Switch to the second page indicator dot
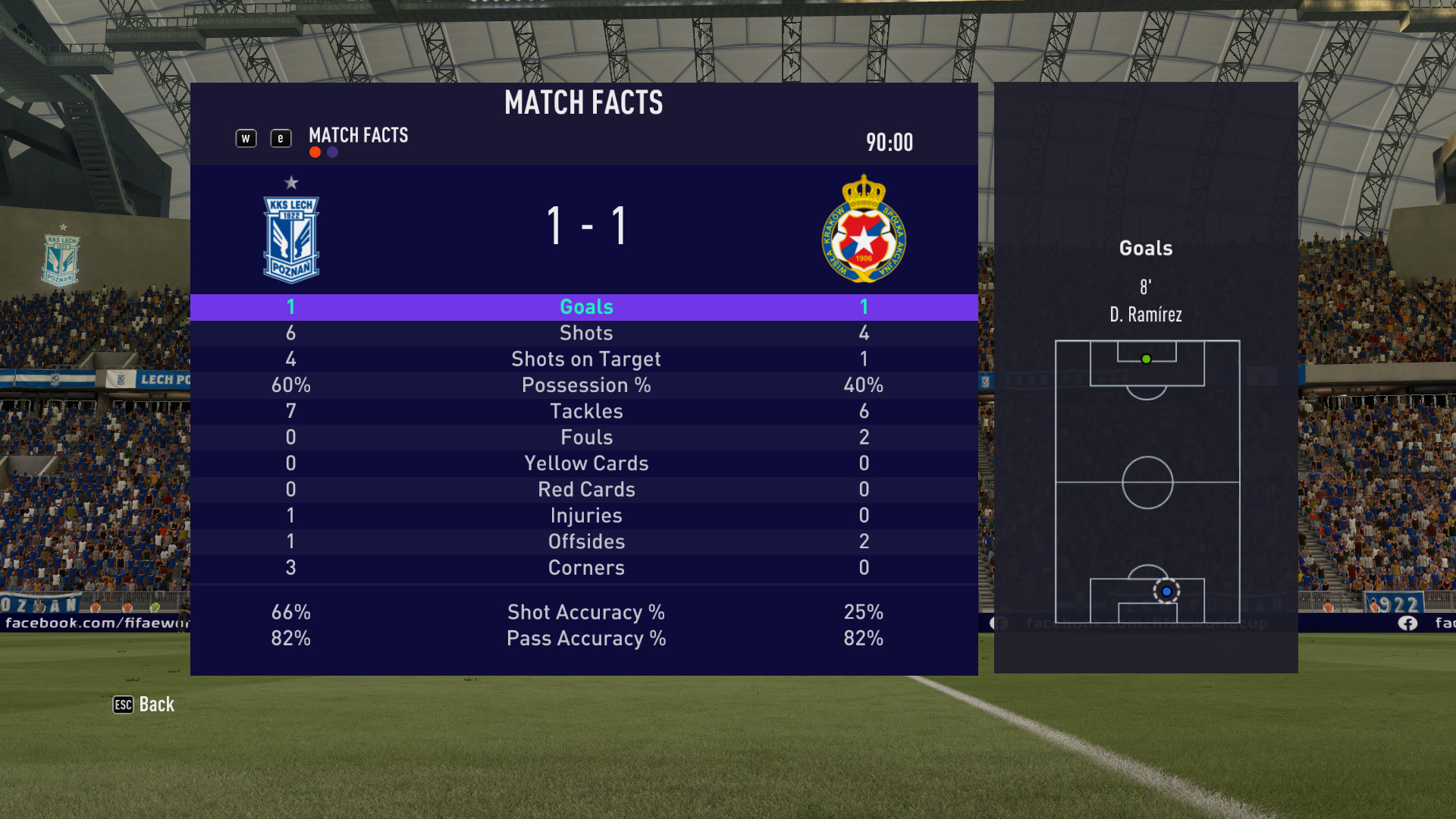Viewport: 1456px width, 819px height. [x=332, y=152]
